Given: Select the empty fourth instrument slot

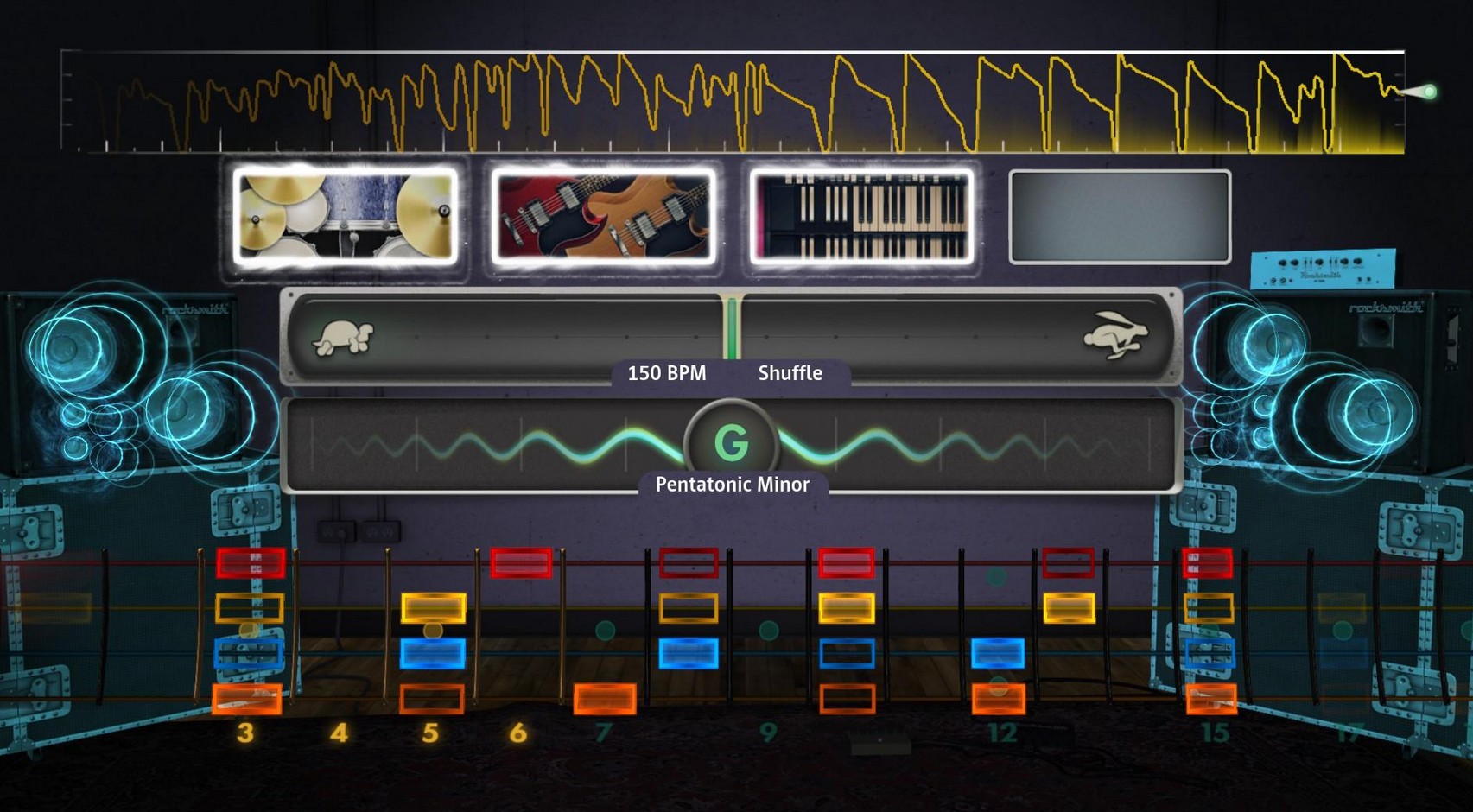Looking at the screenshot, I should [1120, 217].
